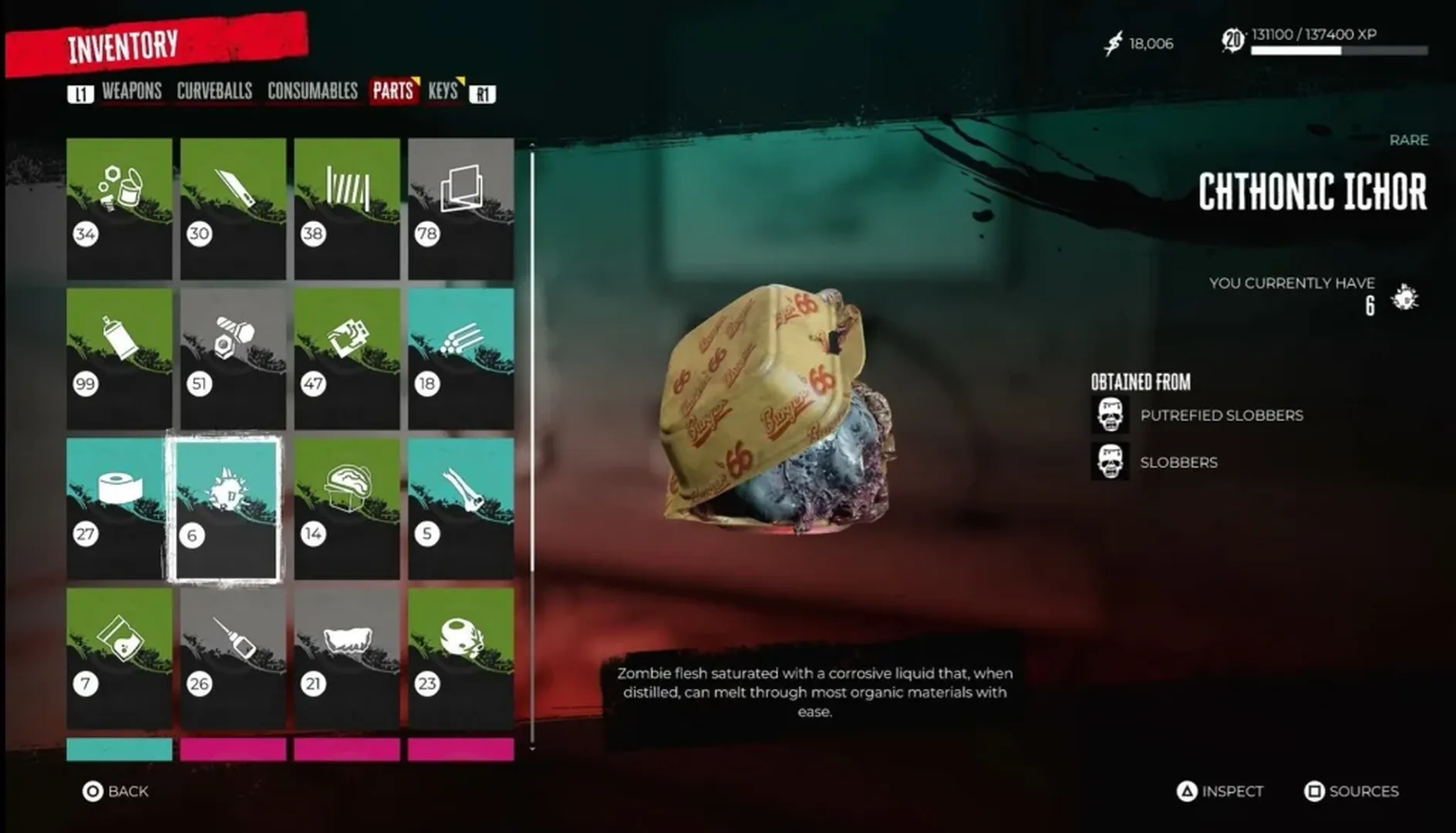Click Inspect to view the item

click(x=1221, y=791)
